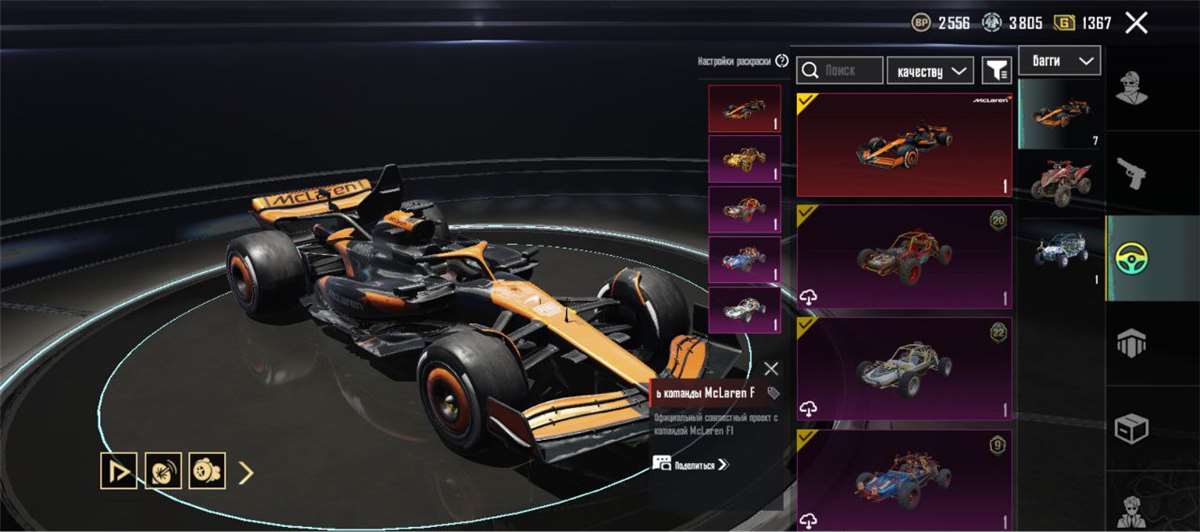
Task: Play the vehicle preview animation
Action: tap(118, 471)
